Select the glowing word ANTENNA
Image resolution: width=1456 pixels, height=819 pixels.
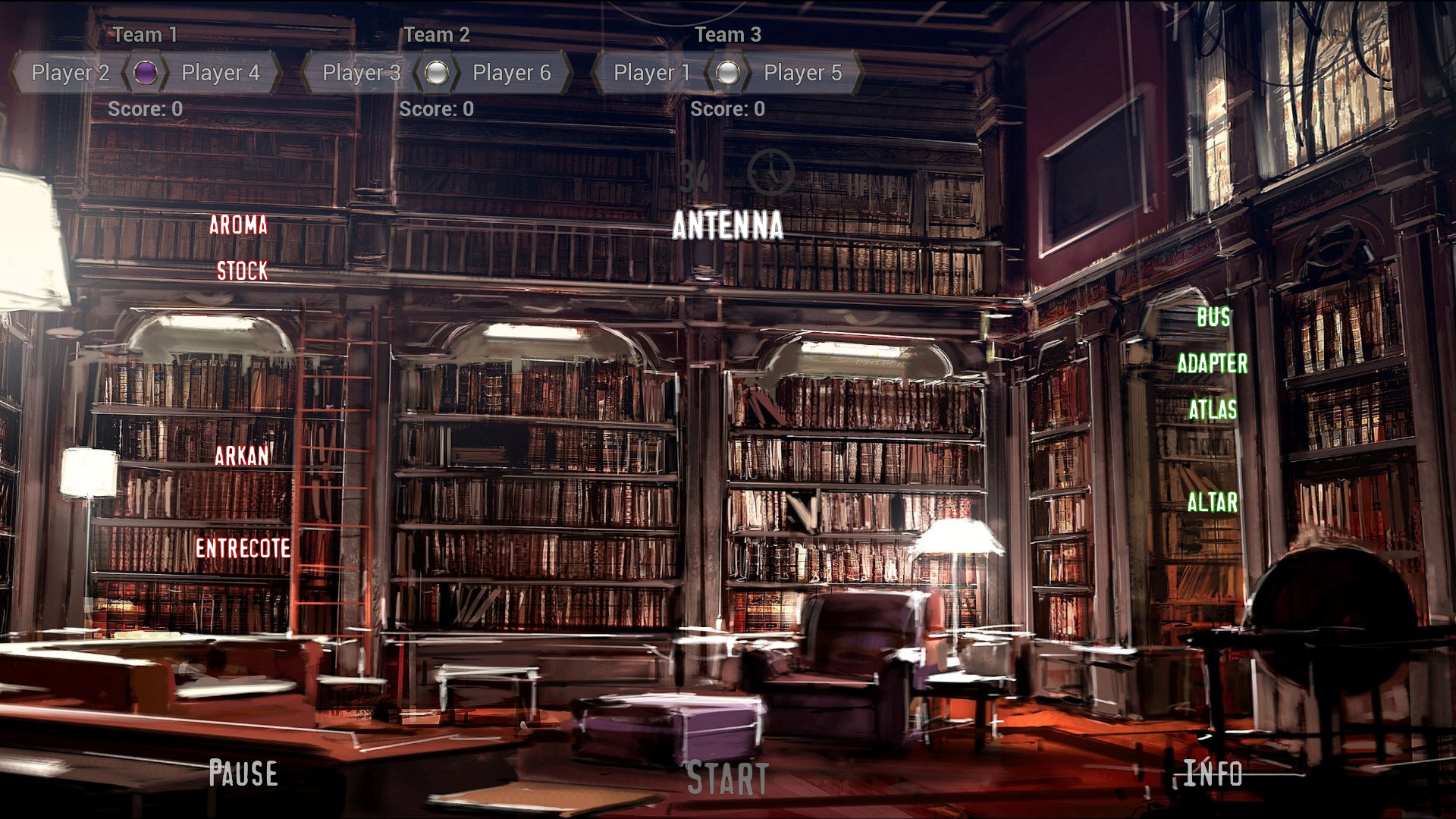click(x=729, y=225)
